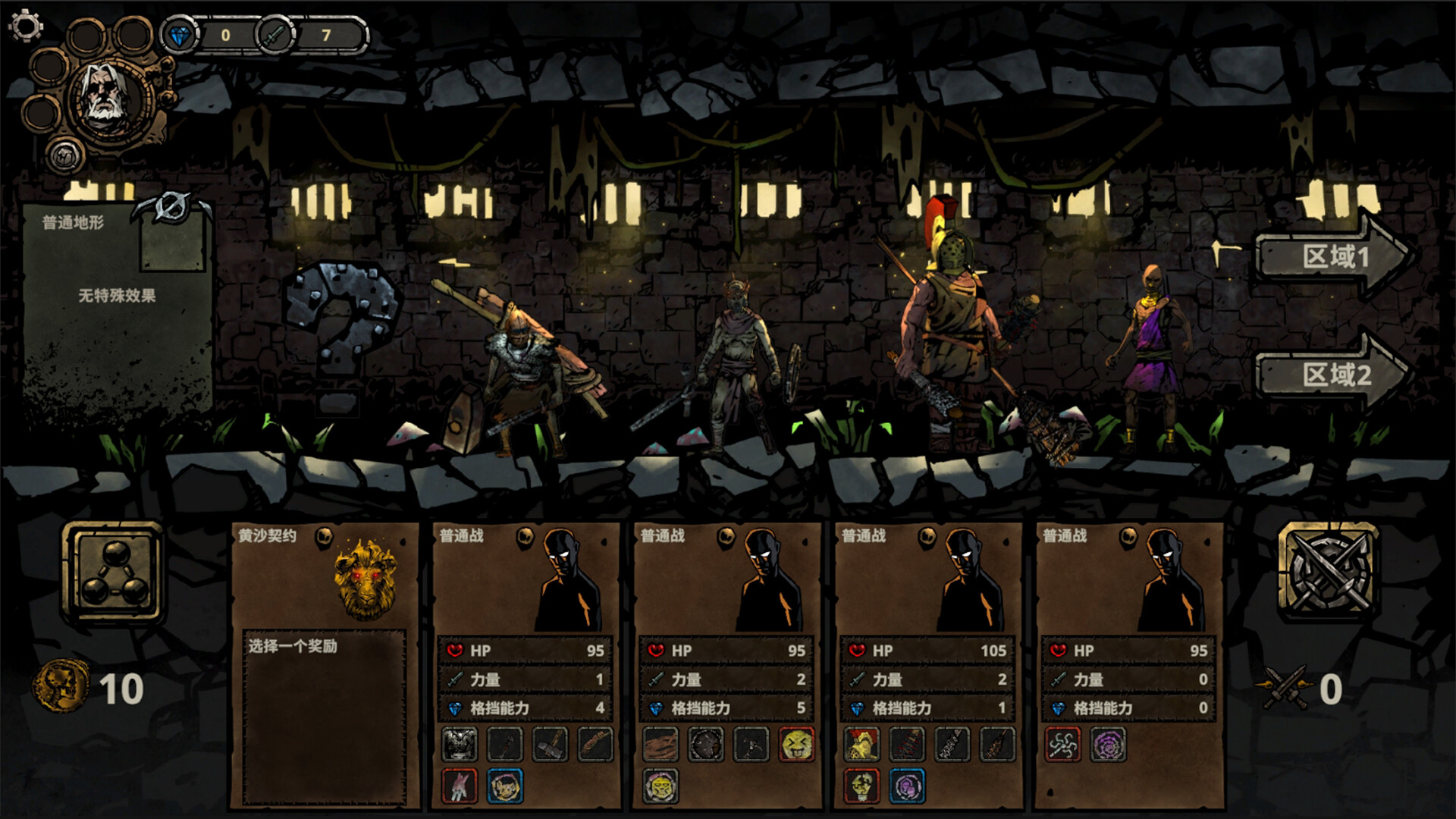Screen dimensions: 1456x819
Task: Inspect the yellow laughing face skill icon
Action: (796, 745)
